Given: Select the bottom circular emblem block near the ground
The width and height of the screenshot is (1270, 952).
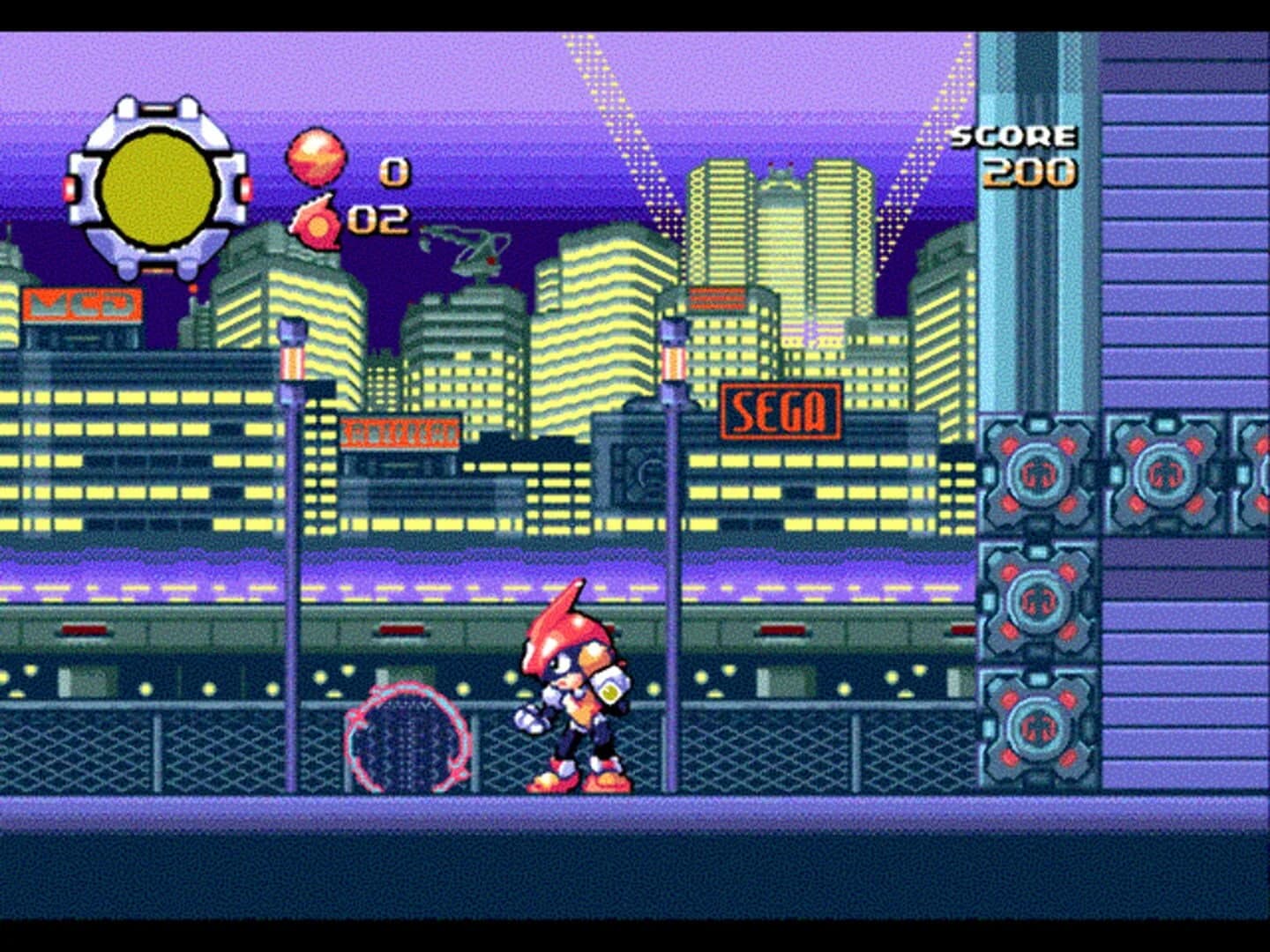Looking at the screenshot, I should (1039, 725).
